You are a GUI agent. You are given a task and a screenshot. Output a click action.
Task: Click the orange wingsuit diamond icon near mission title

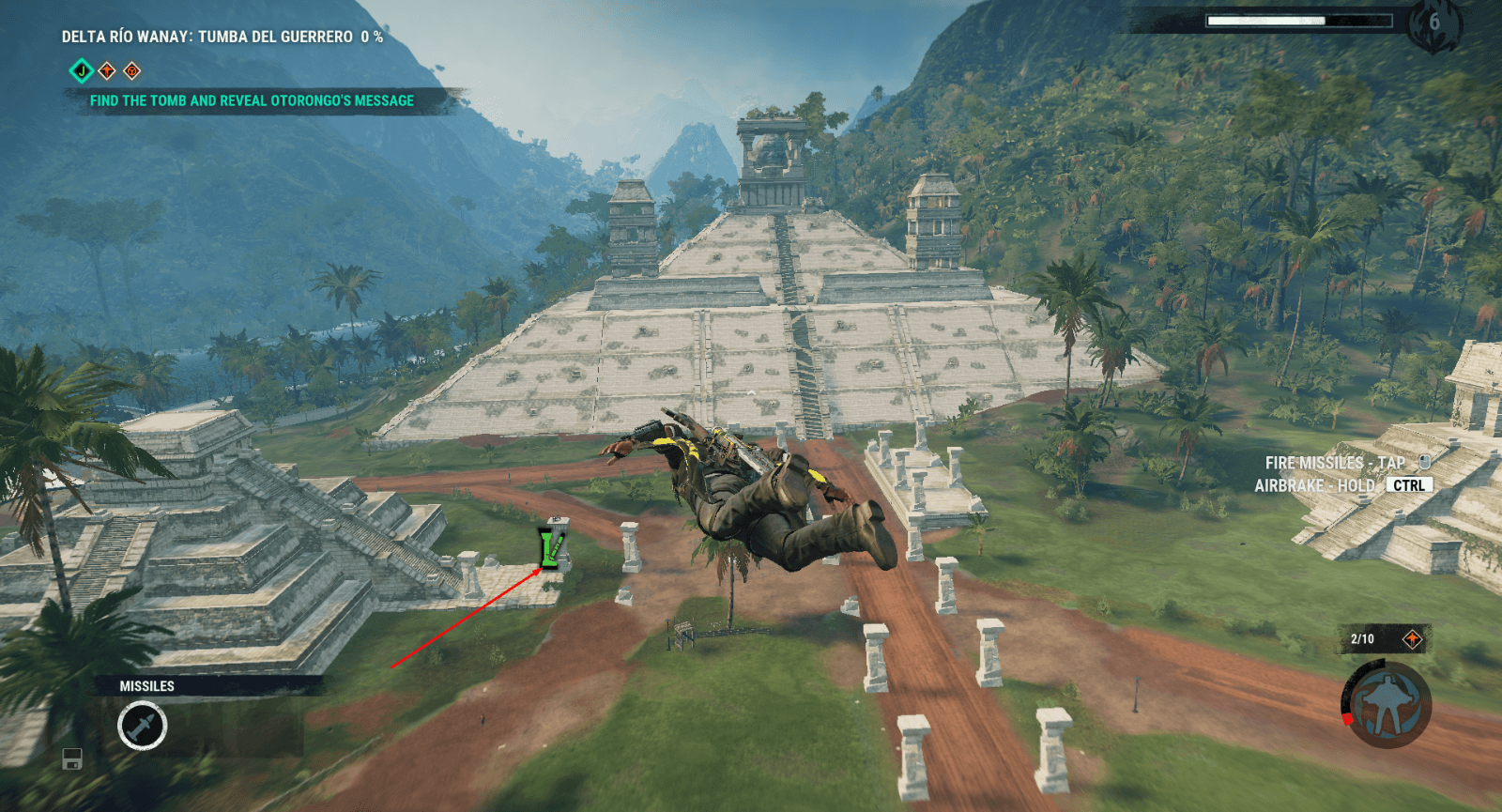(x=108, y=71)
